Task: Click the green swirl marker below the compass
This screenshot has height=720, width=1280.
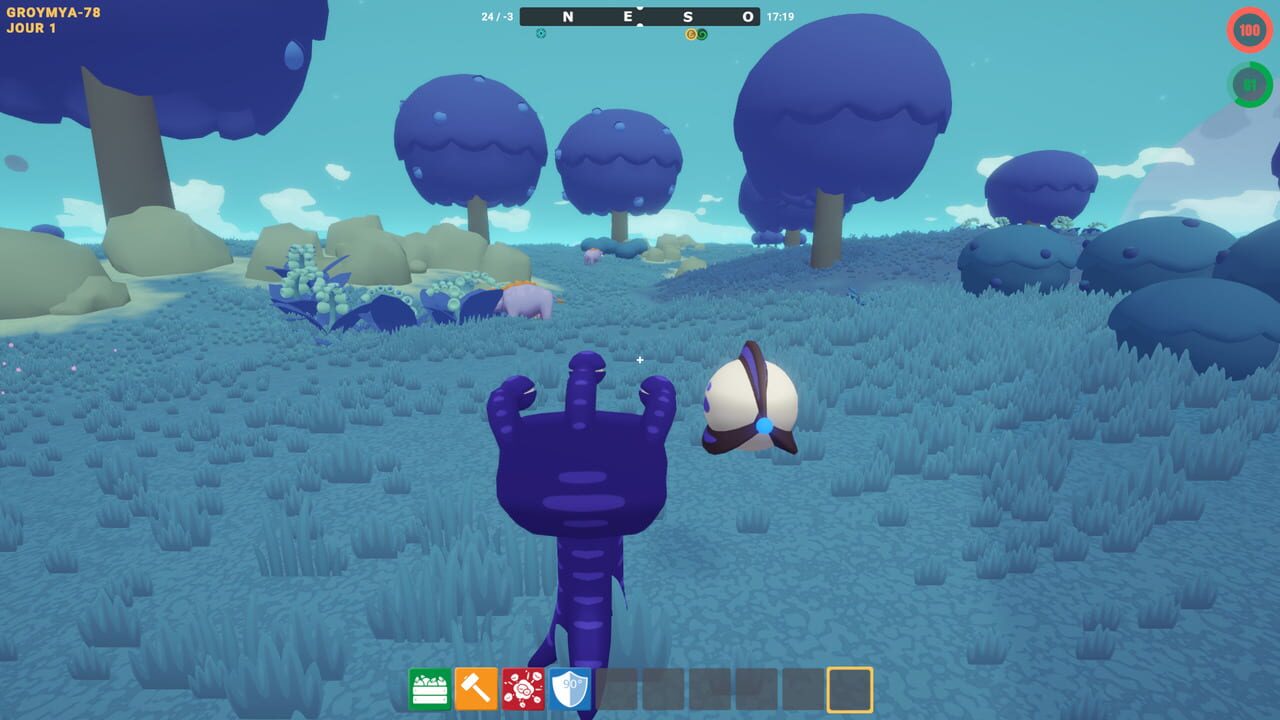Action: (x=703, y=34)
